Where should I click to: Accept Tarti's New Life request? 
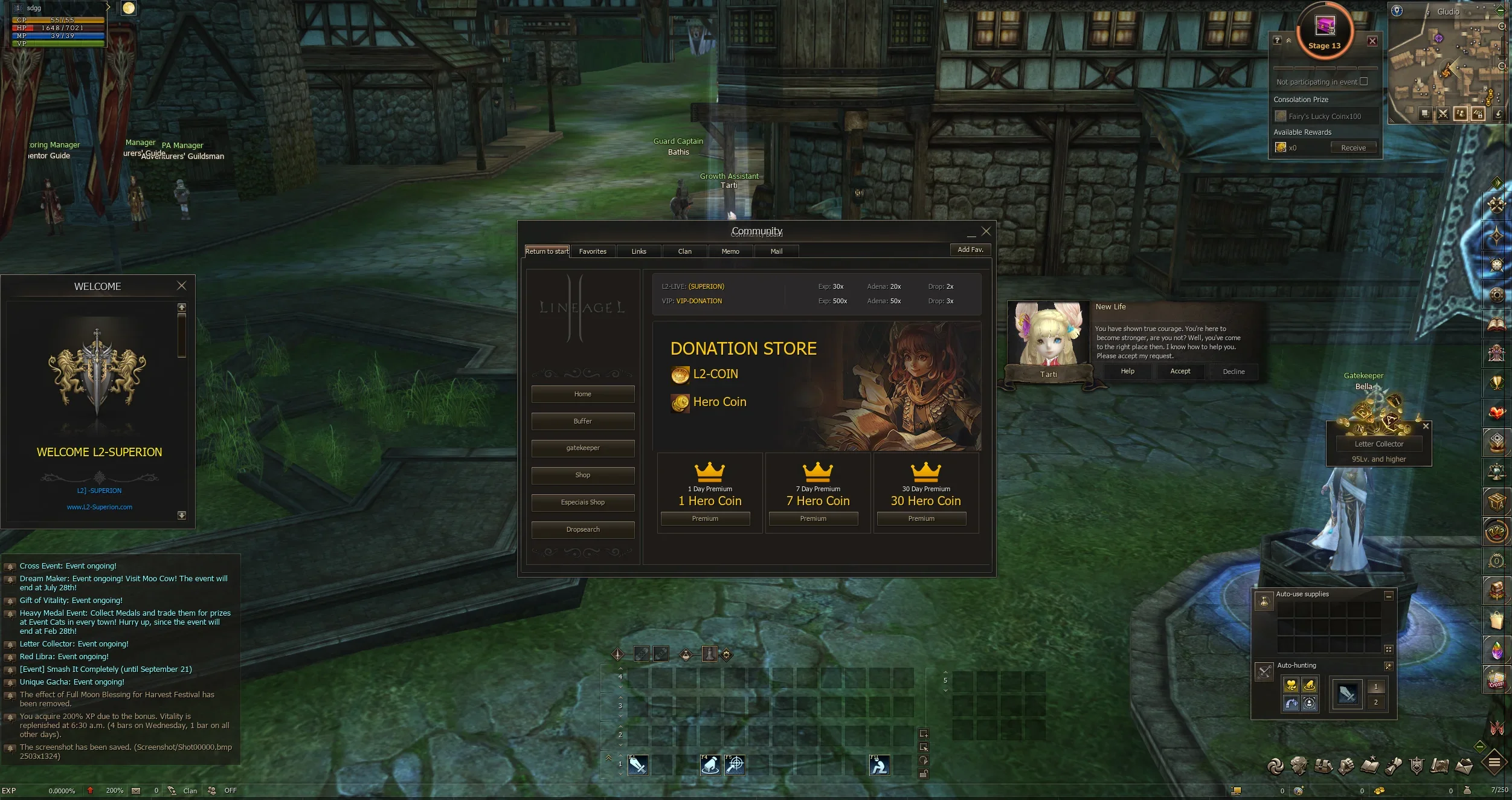1180,371
